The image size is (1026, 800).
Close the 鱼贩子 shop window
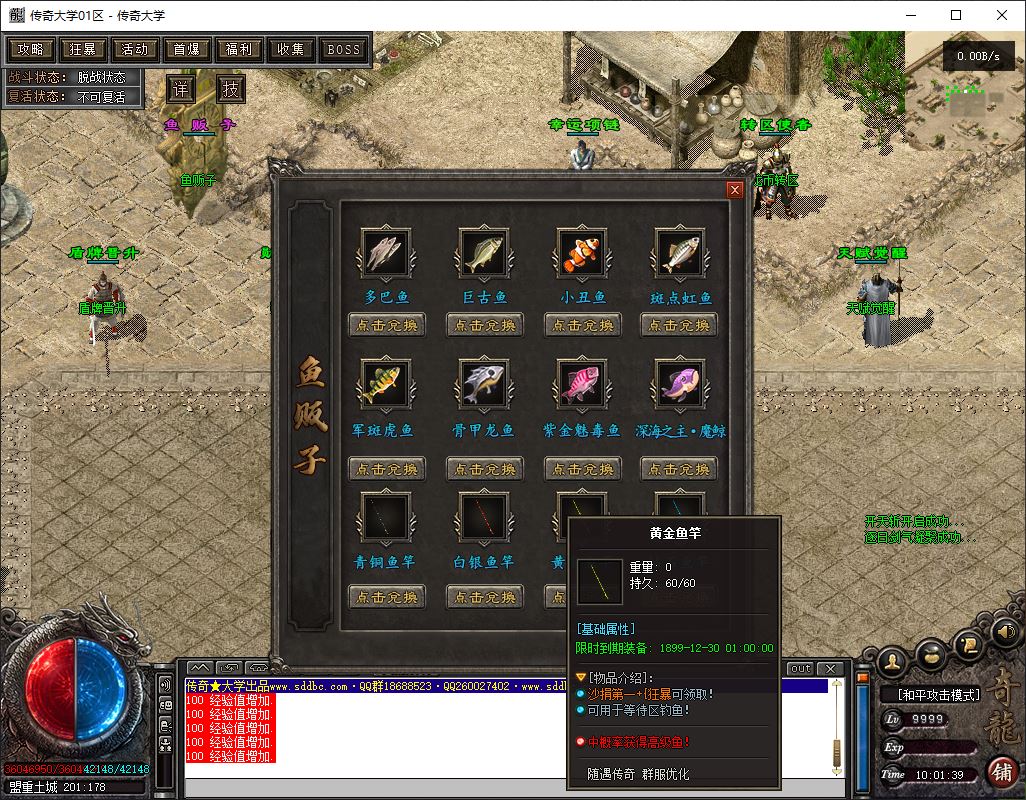735,190
